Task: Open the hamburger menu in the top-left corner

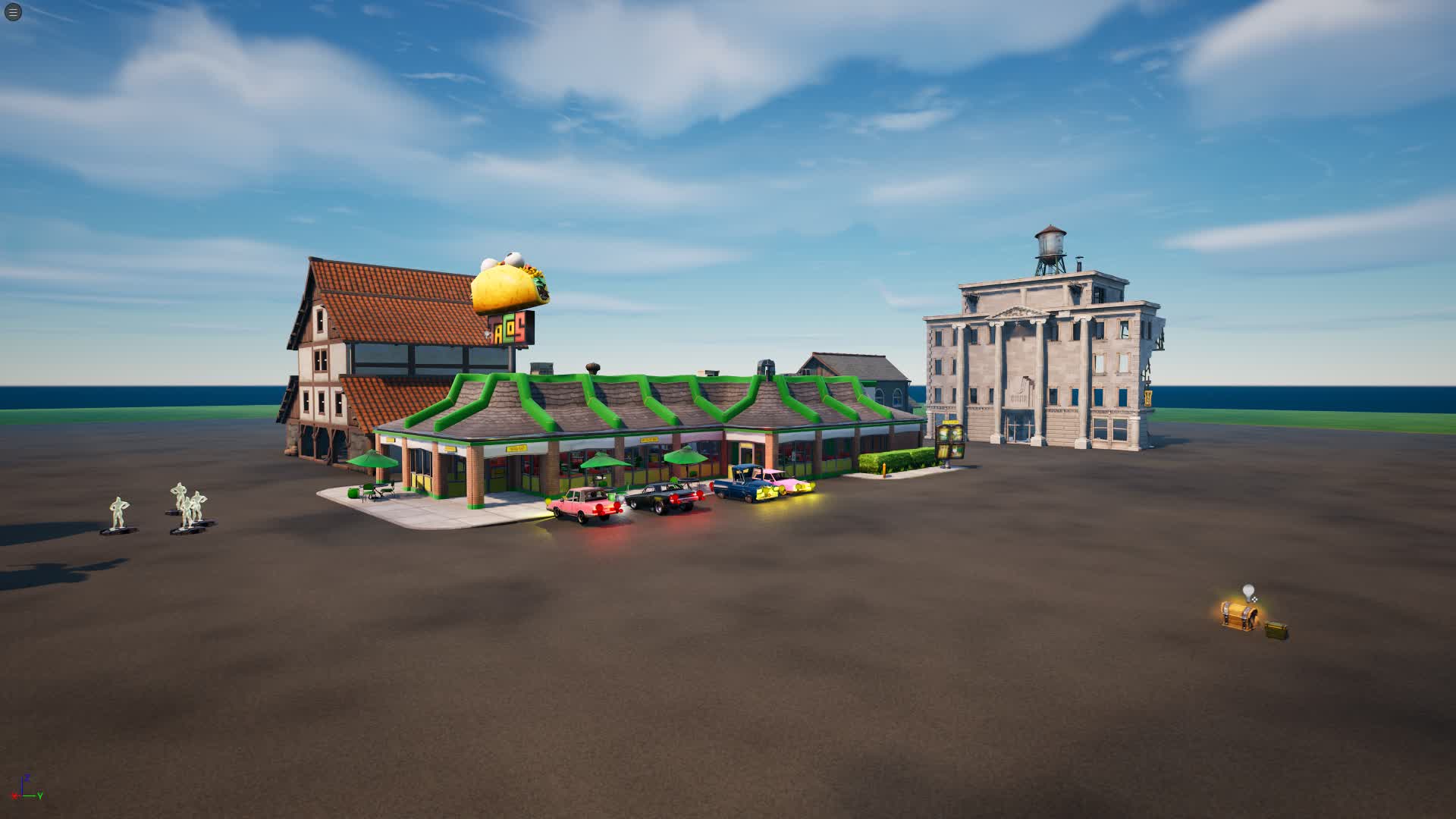Action: tap(14, 13)
